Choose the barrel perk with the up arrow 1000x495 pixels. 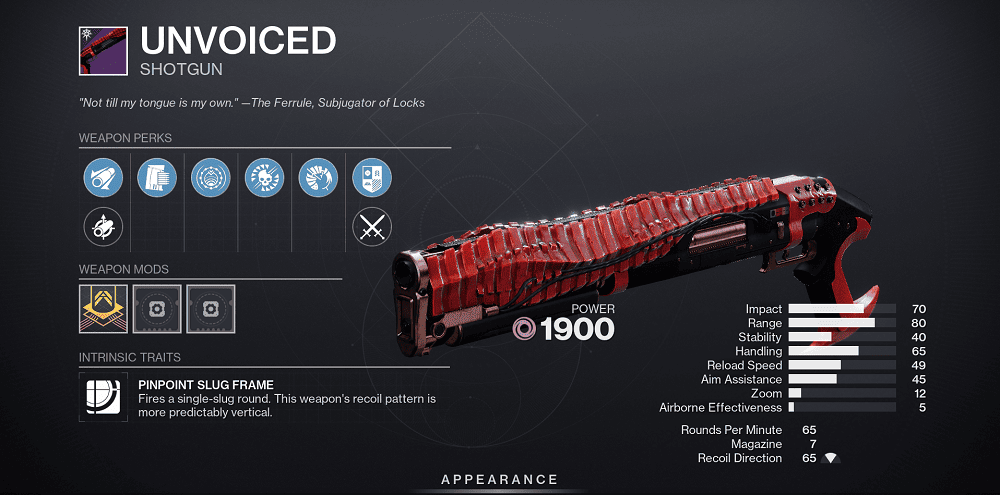[x=102, y=228]
